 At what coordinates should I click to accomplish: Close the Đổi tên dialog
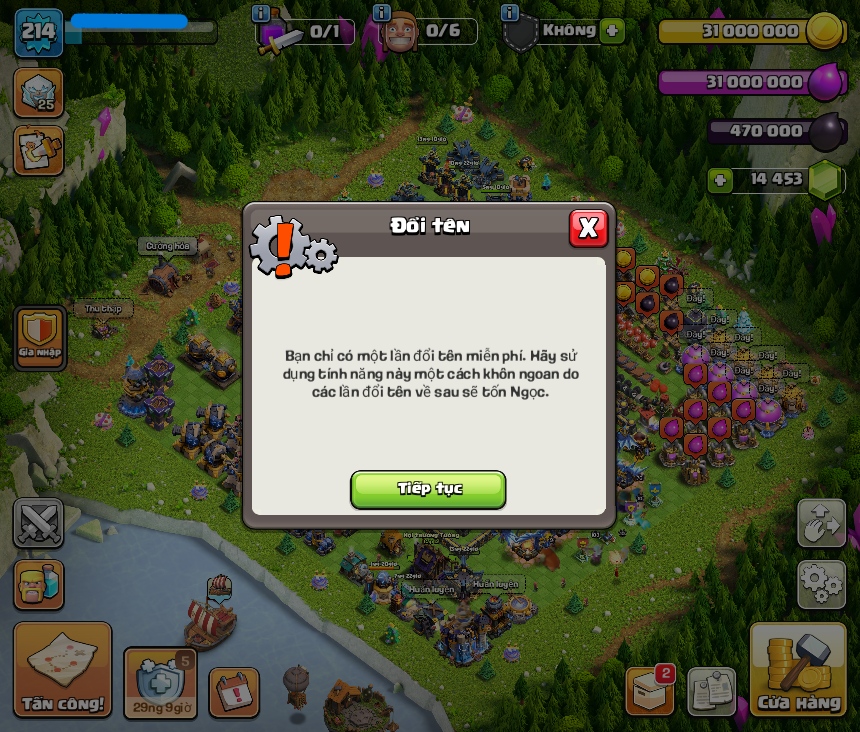point(588,228)
